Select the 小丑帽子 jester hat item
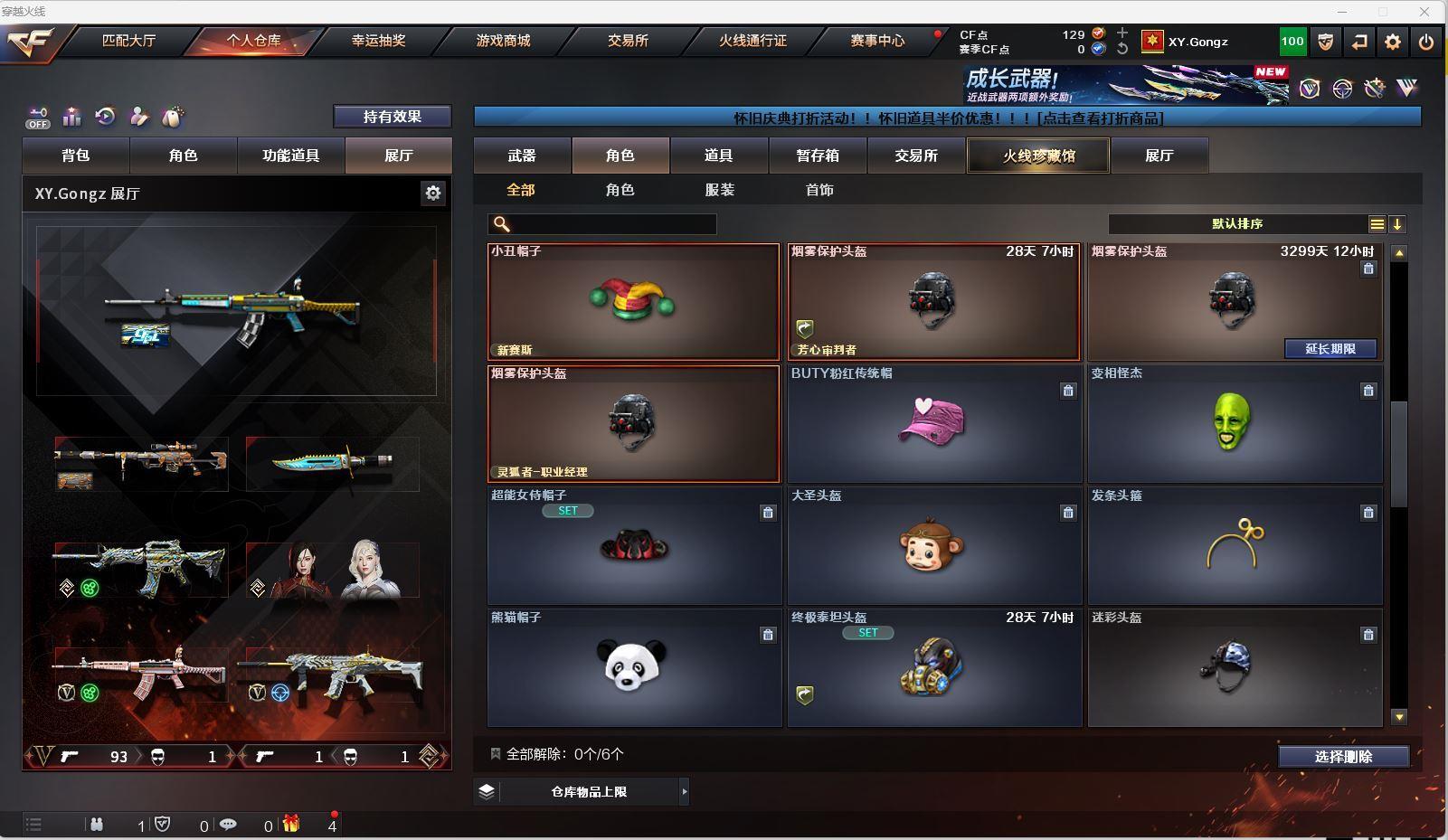The image size is (1448, 840). tap(633, 302)
